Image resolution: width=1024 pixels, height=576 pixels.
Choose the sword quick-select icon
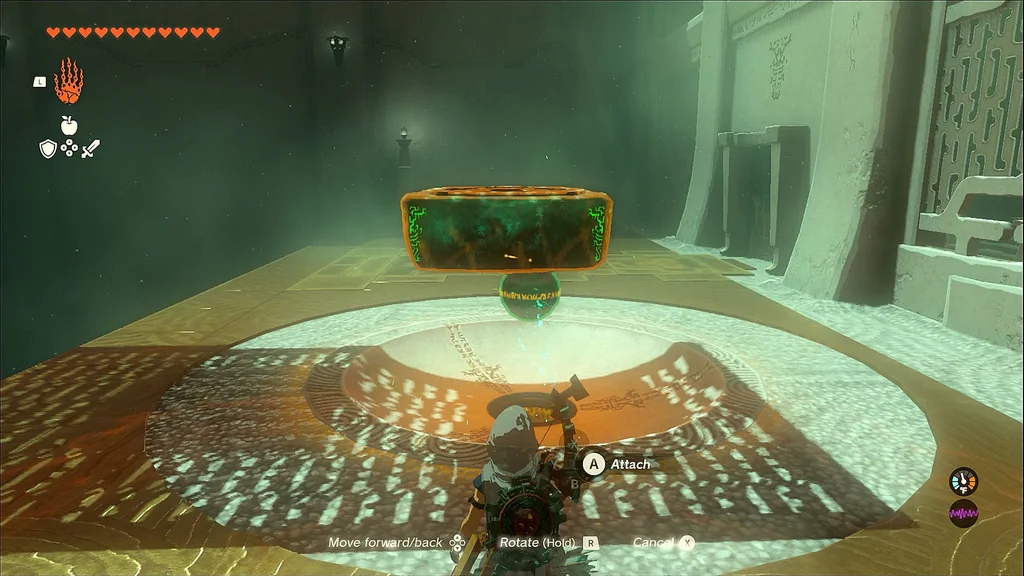91,149
